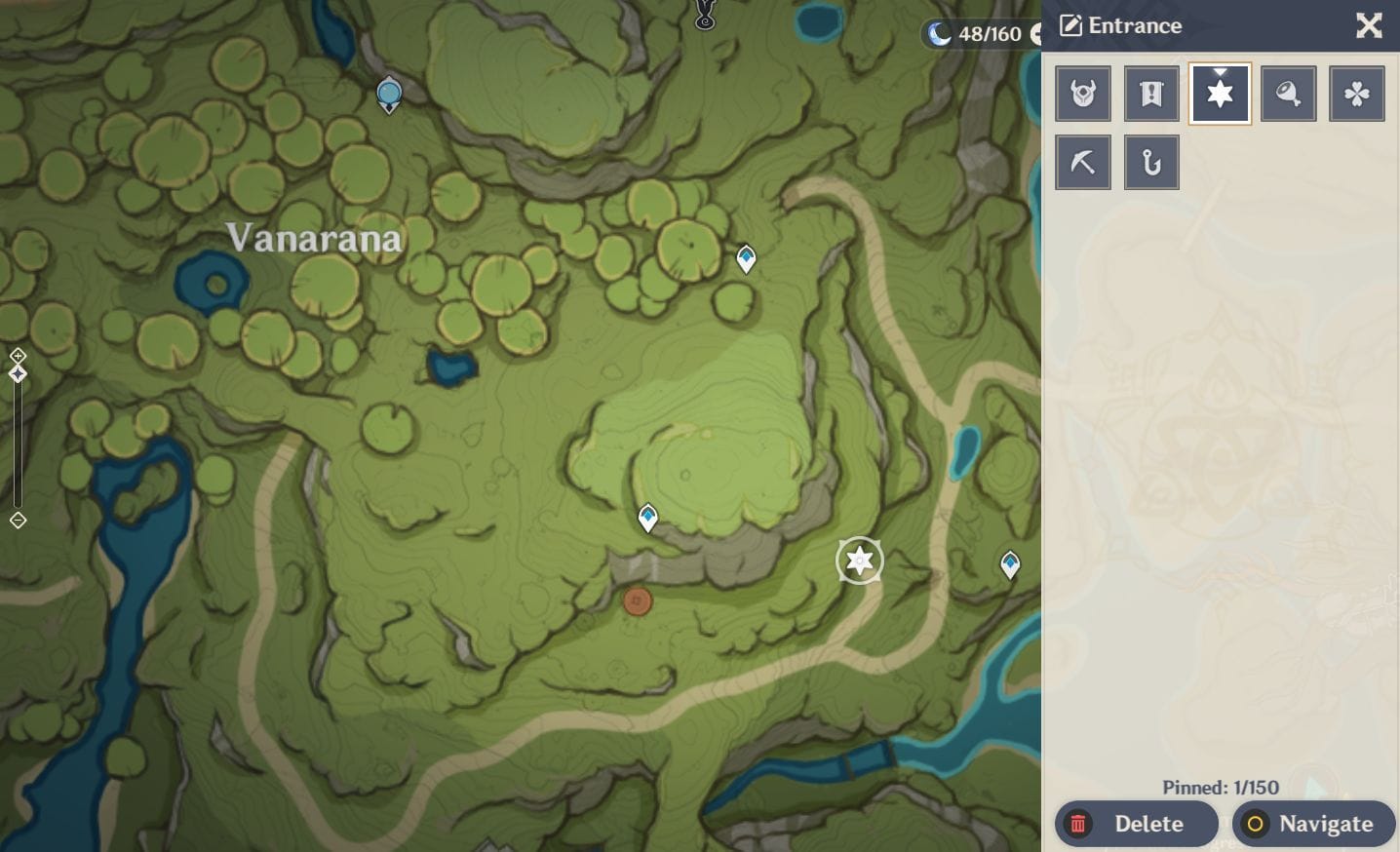
Task: Select the blue waypoint at the map's right edge
Action: tap(1009, 562)
